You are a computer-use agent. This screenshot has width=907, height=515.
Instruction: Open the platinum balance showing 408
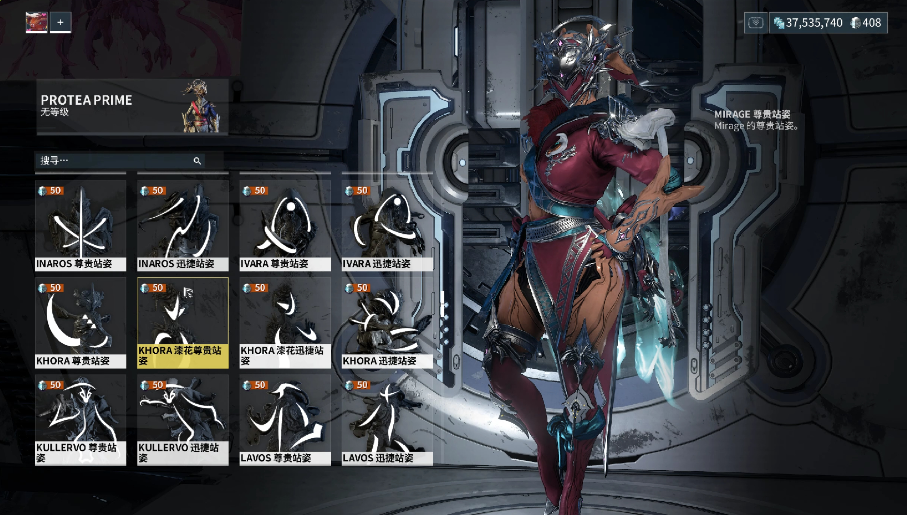pyautogui.click(x=866, y=22)
